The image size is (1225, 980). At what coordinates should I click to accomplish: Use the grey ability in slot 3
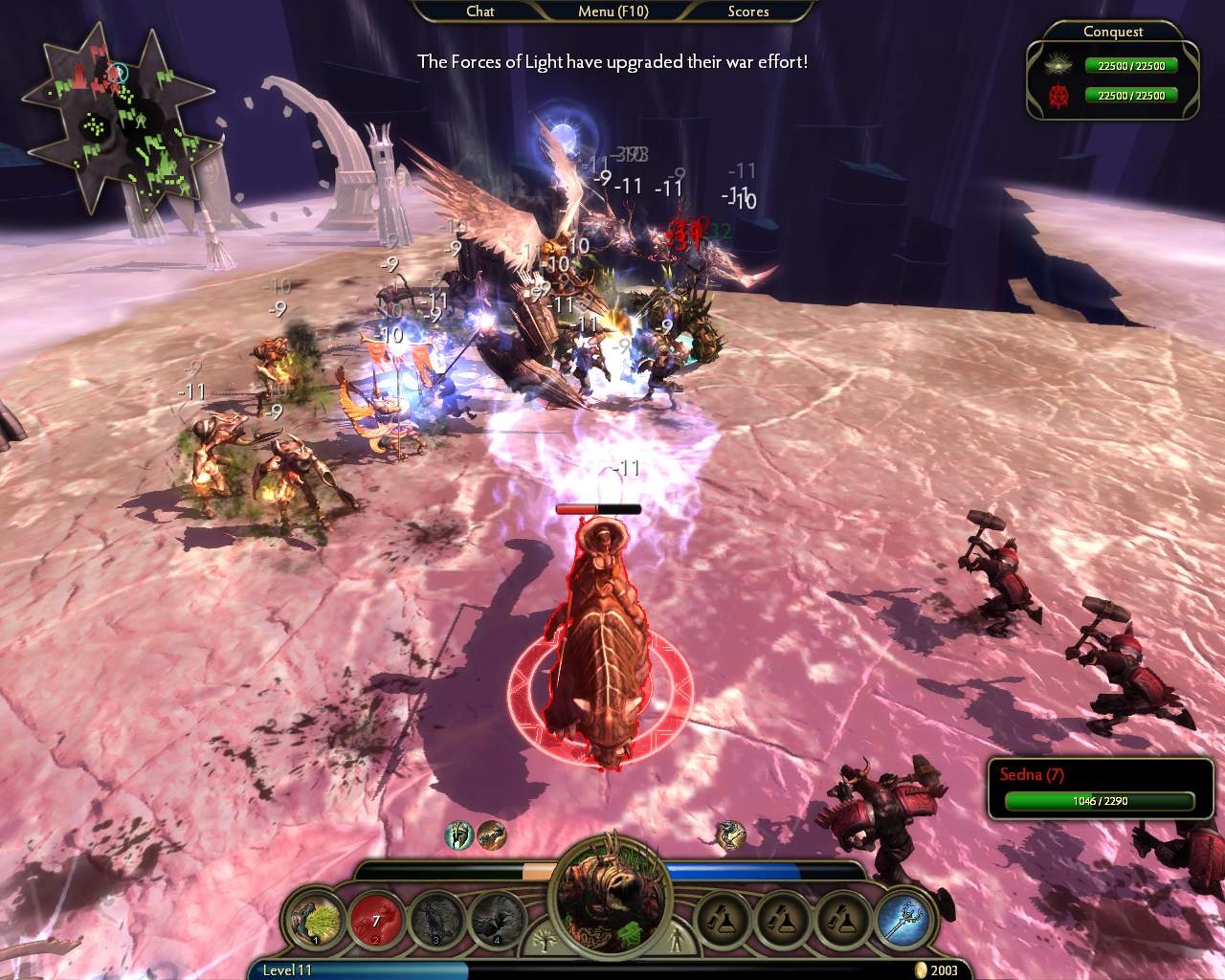point(437,920)
